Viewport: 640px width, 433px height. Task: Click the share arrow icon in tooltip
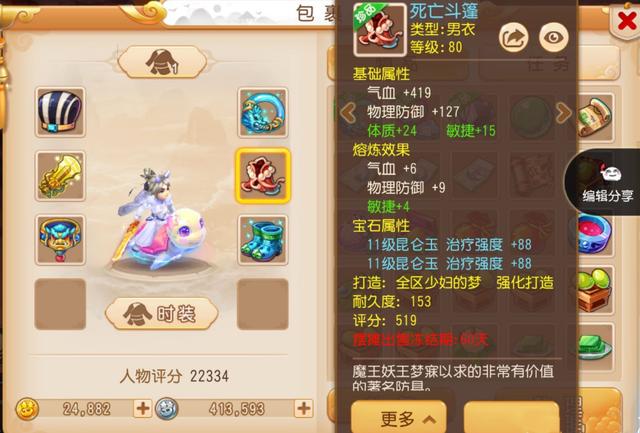[513, 37]
